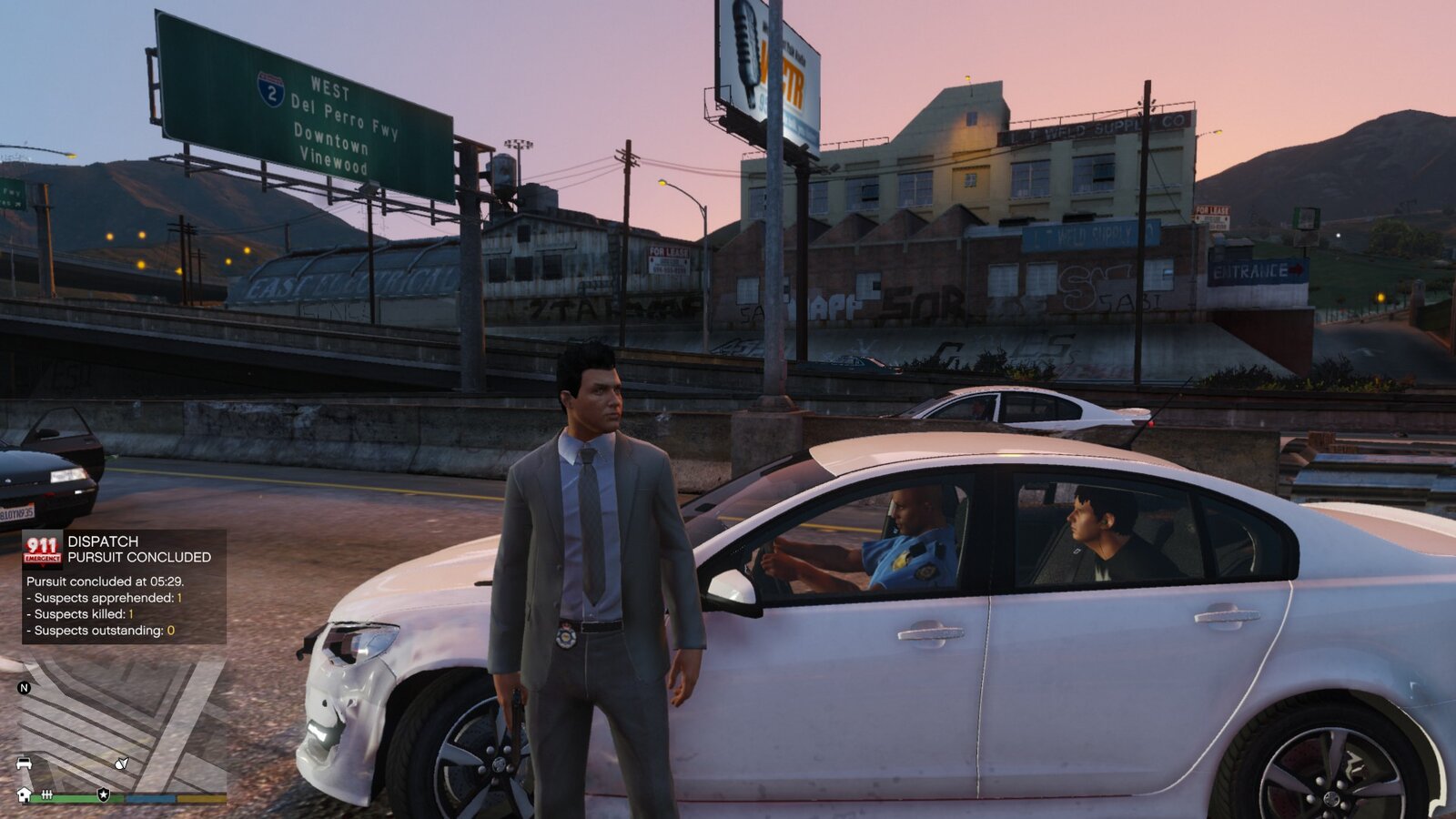Screen dimensions: 1456x819
Task: Select the car blip on the minimap
Action: pos(25,763)
